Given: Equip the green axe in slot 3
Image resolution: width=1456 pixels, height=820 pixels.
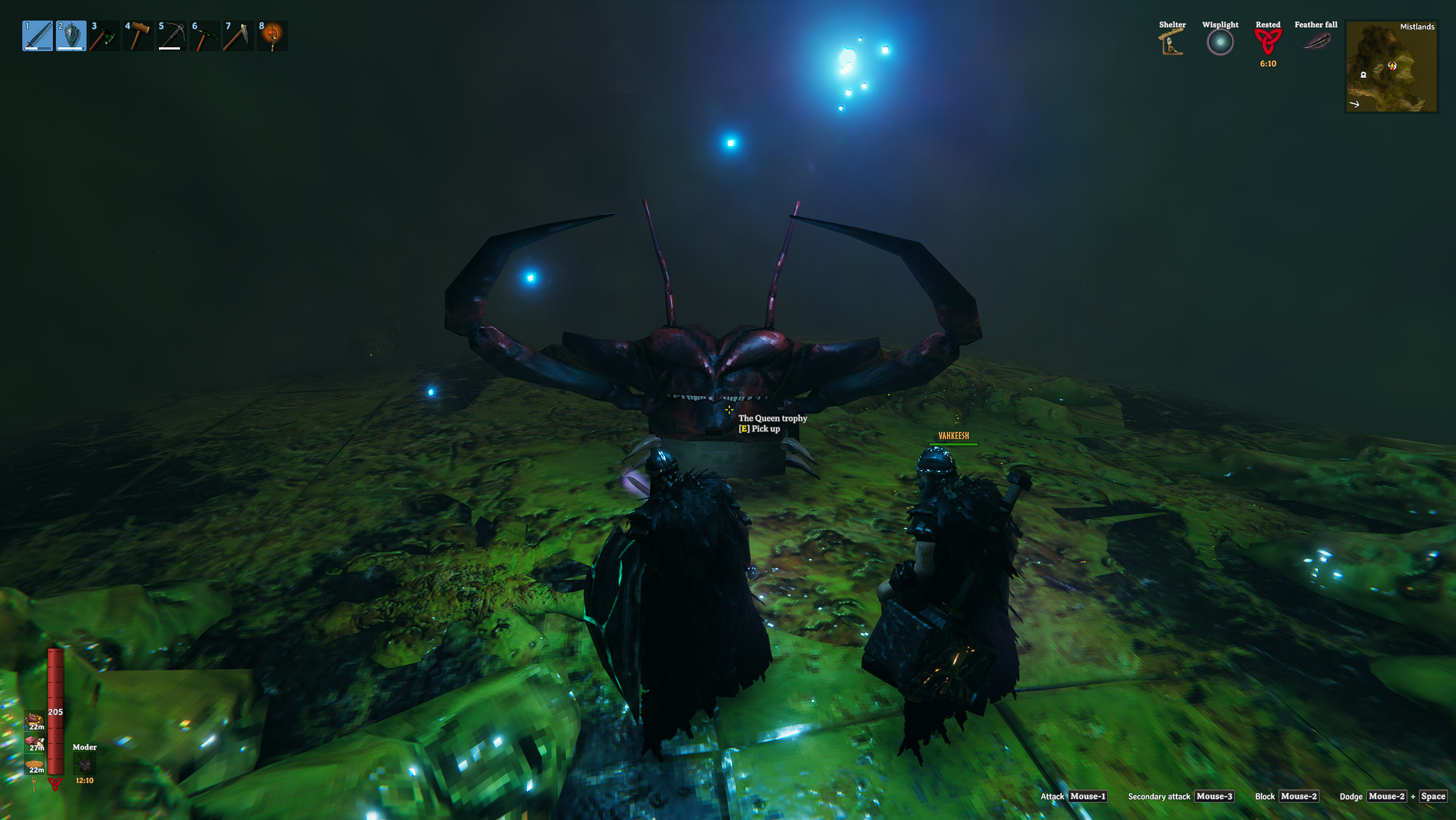Looking at the screenshot, I should click(x=104, y=36).
